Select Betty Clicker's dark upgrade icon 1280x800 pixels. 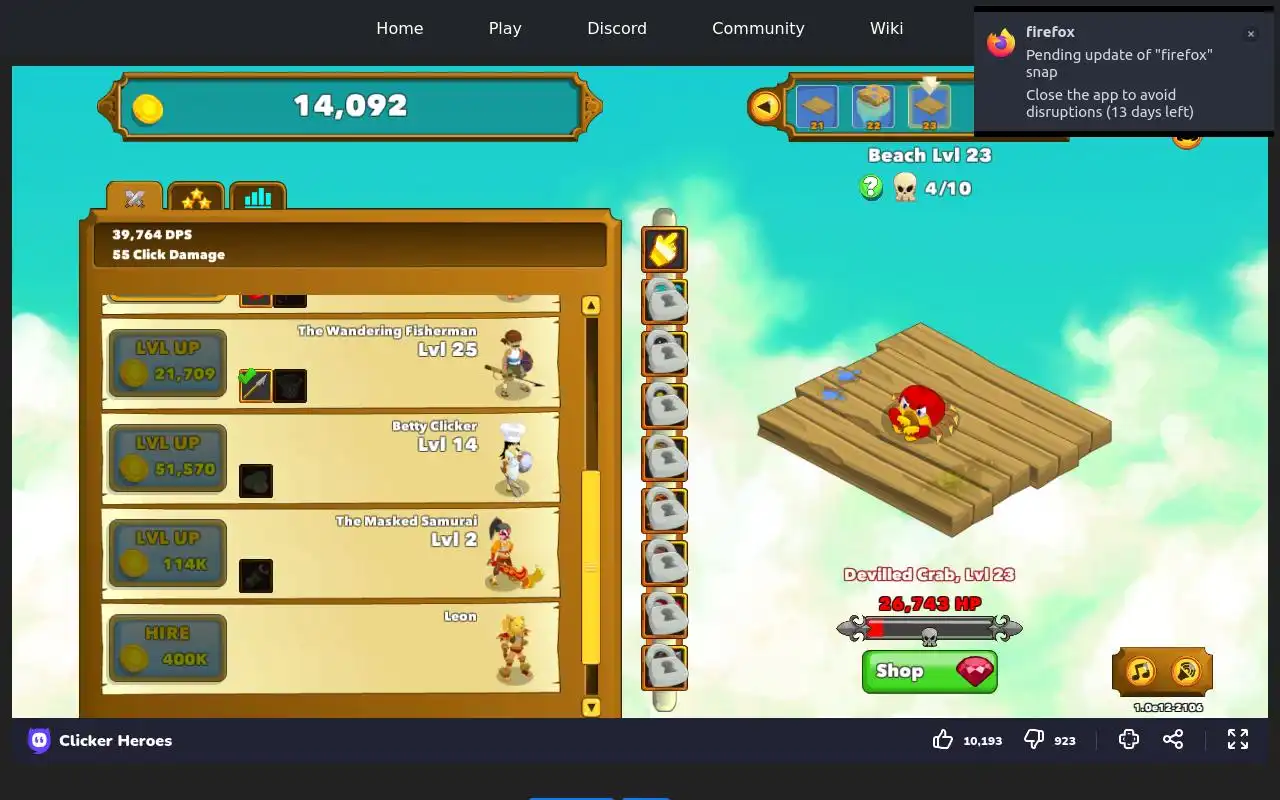256,481
